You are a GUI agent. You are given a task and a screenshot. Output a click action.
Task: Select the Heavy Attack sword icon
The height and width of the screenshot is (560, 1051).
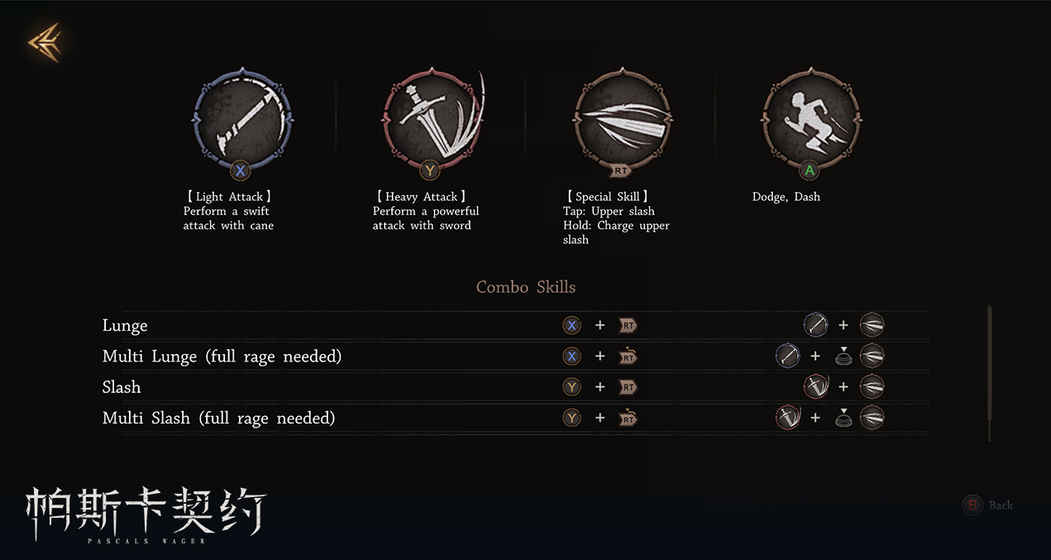pos(431,118)
